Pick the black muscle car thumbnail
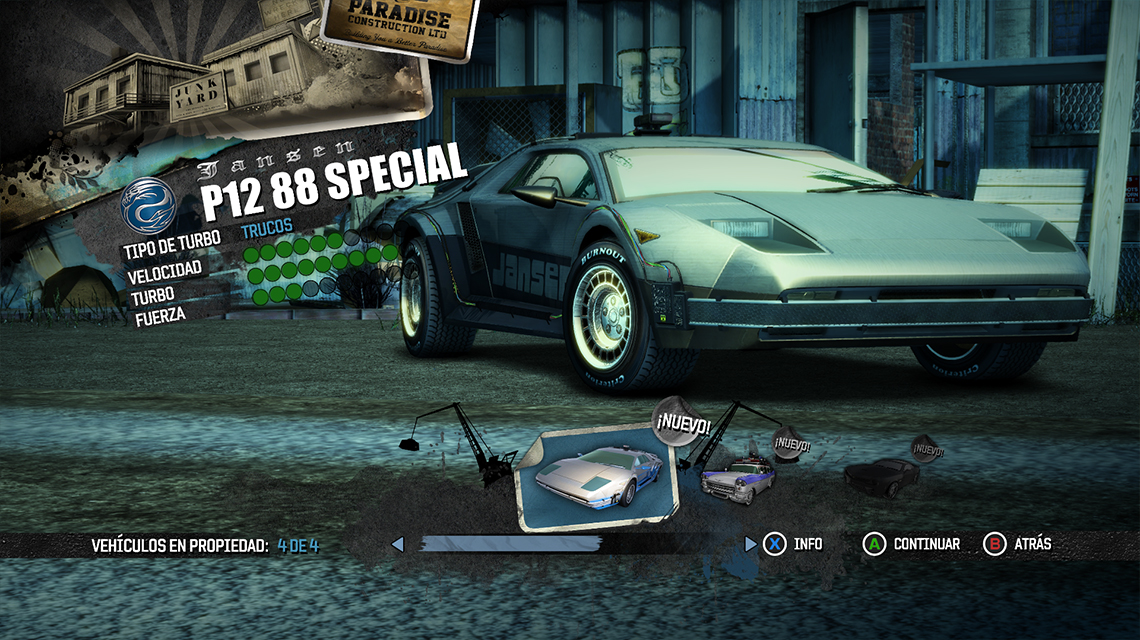The width and height of the screenshot is (1140, 640). (880, 476)
